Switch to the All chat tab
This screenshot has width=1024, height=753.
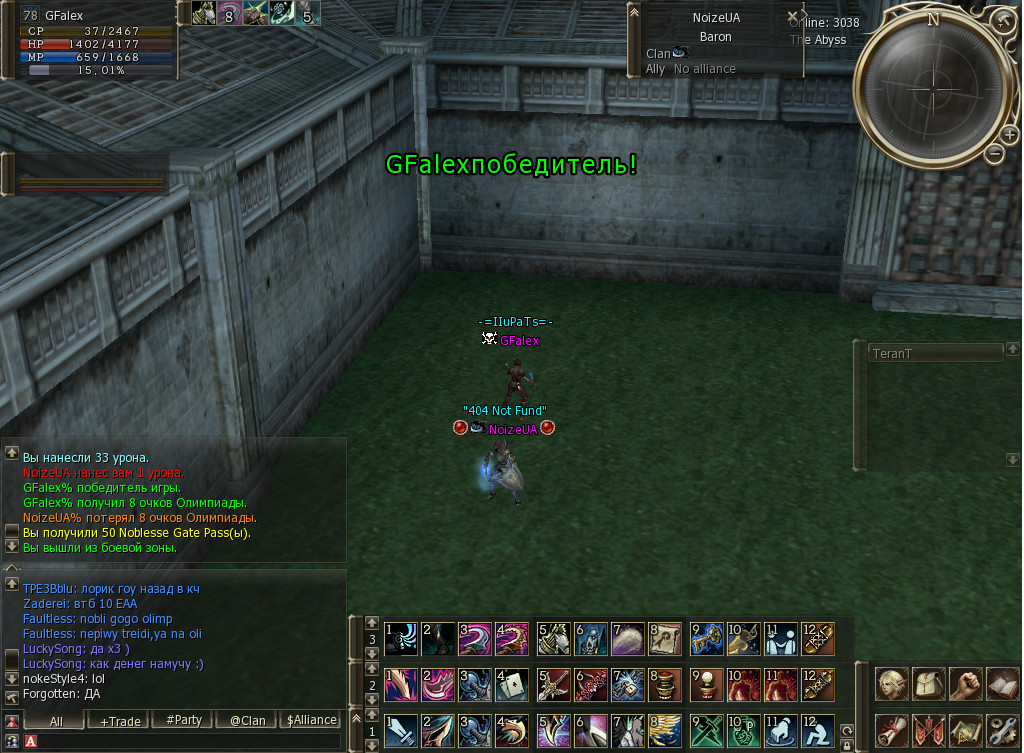click(55, 720)
